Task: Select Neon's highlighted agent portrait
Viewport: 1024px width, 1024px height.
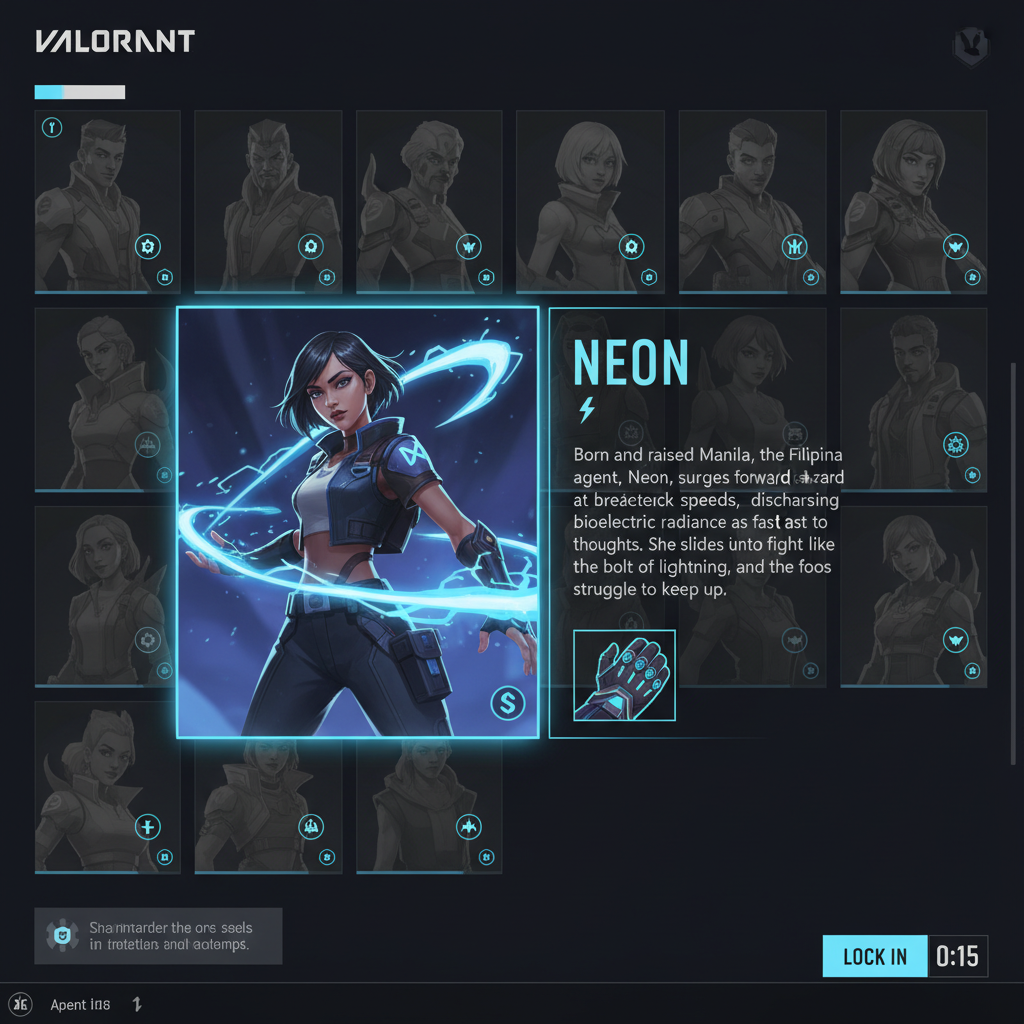Action: [357, 522]
